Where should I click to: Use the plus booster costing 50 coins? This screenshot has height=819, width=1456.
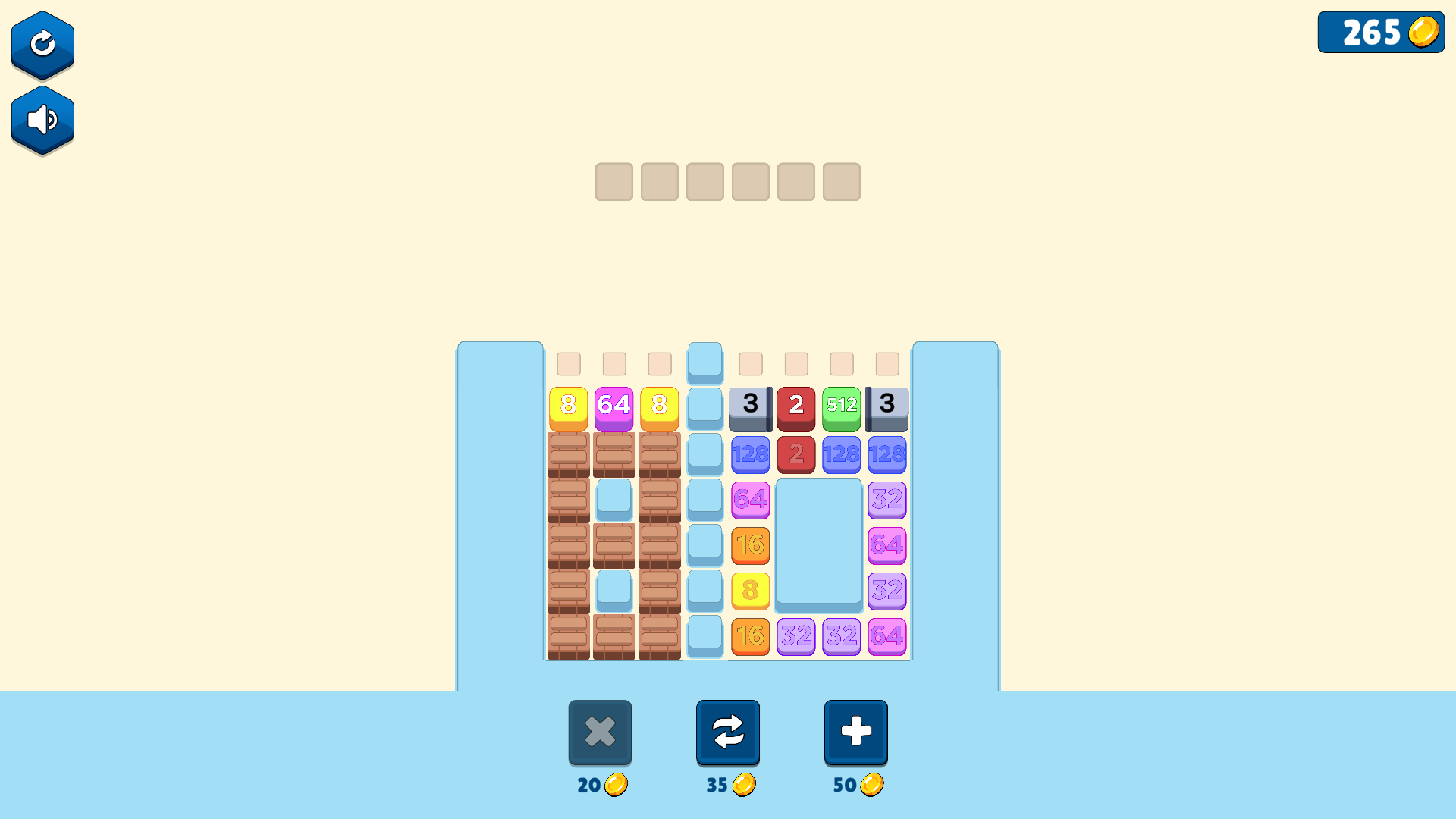pyautogui.click(x=855, y=732)
